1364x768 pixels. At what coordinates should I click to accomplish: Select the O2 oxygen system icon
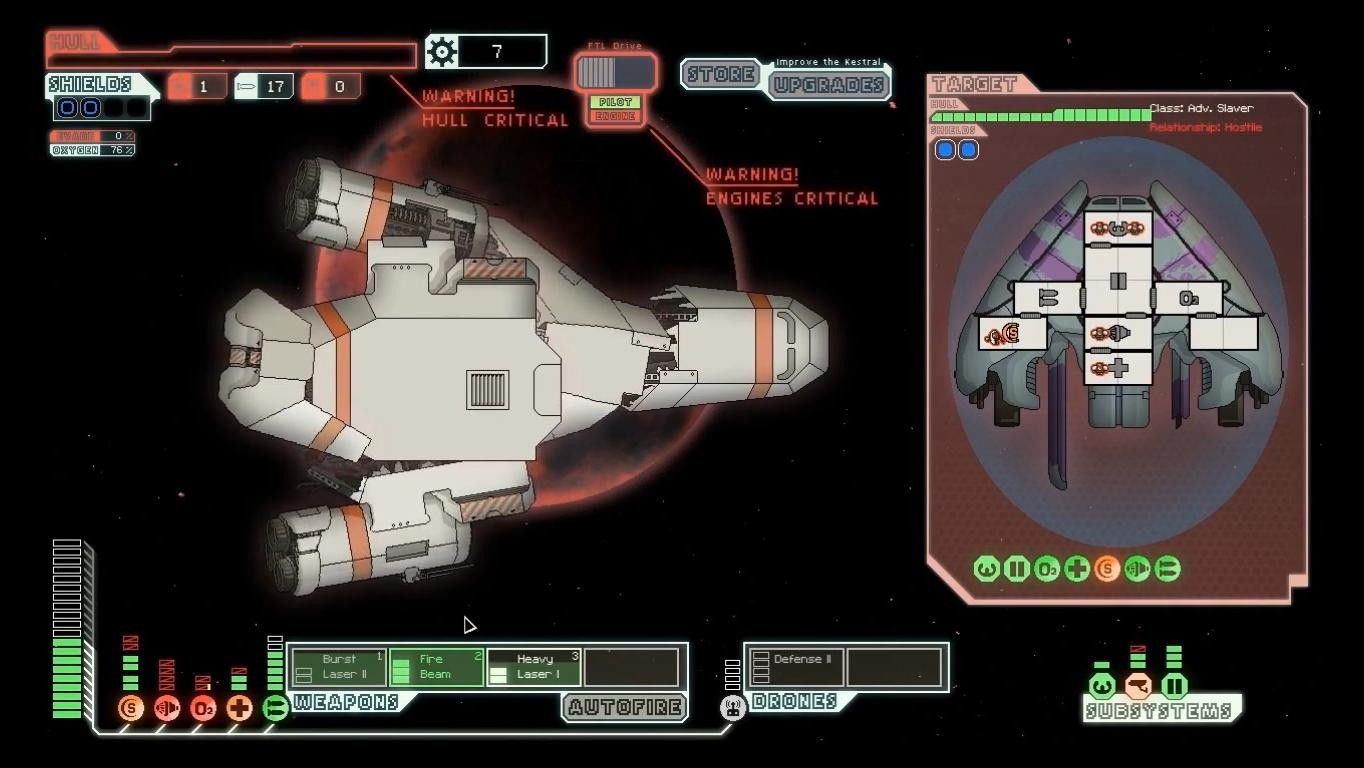(203, 709)
